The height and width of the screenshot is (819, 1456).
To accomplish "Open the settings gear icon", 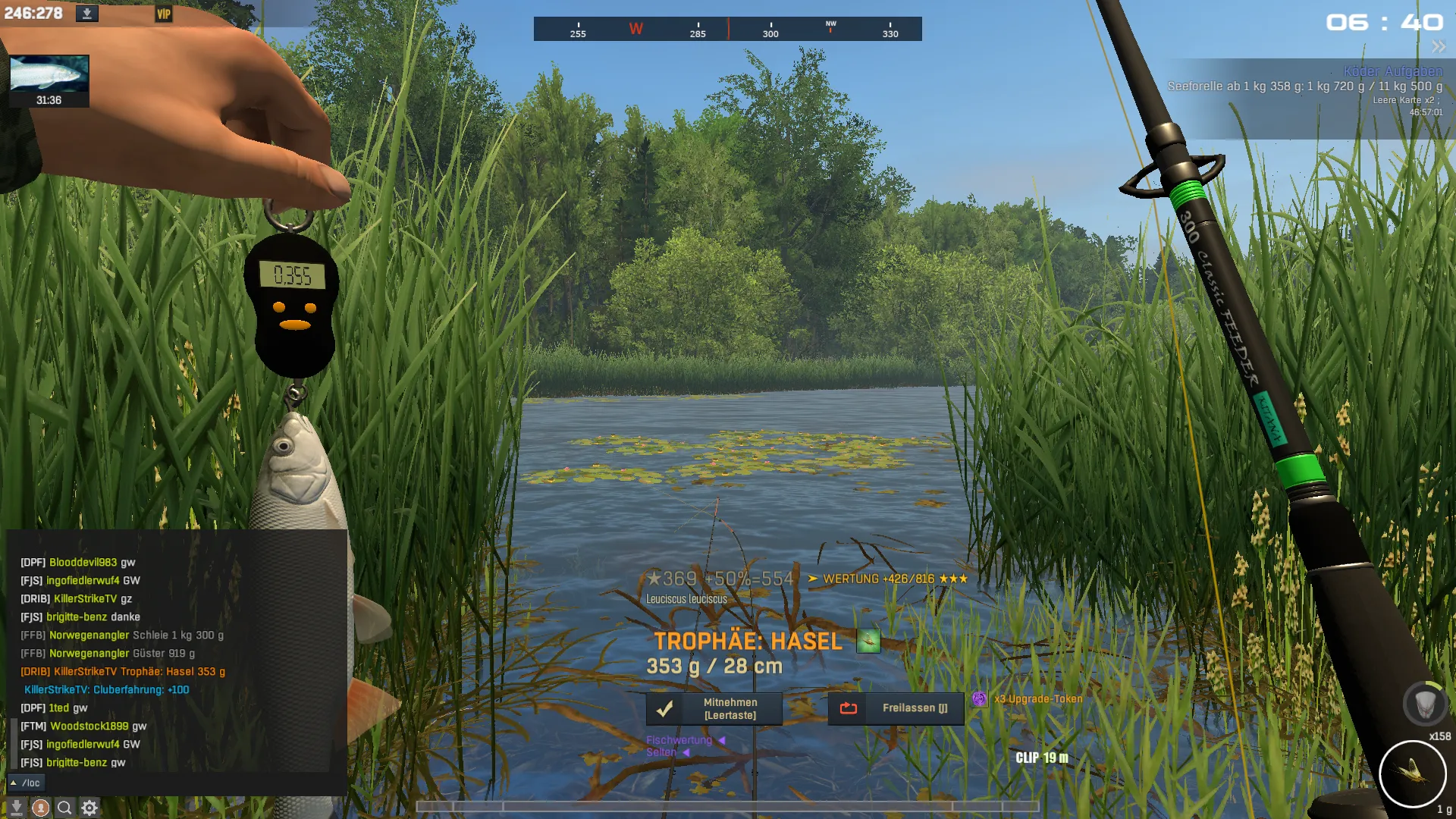I will point(89,808).
